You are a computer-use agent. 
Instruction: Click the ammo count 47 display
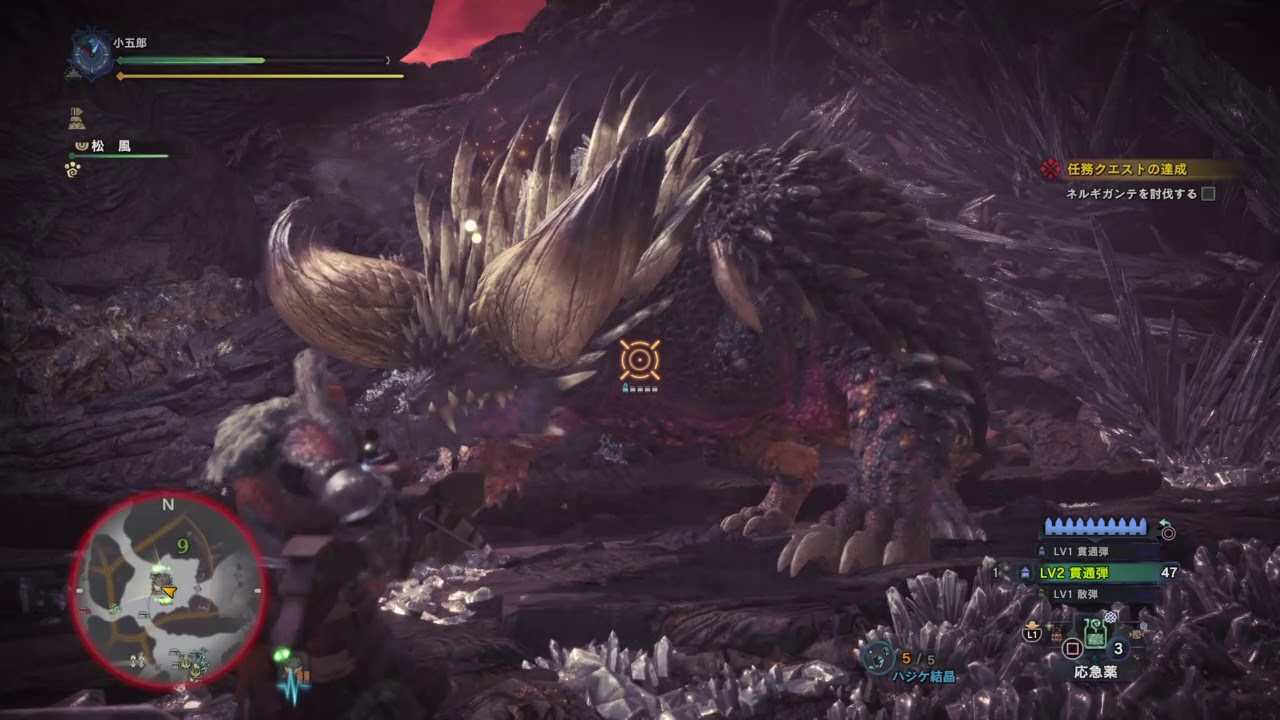[1168, 572]
